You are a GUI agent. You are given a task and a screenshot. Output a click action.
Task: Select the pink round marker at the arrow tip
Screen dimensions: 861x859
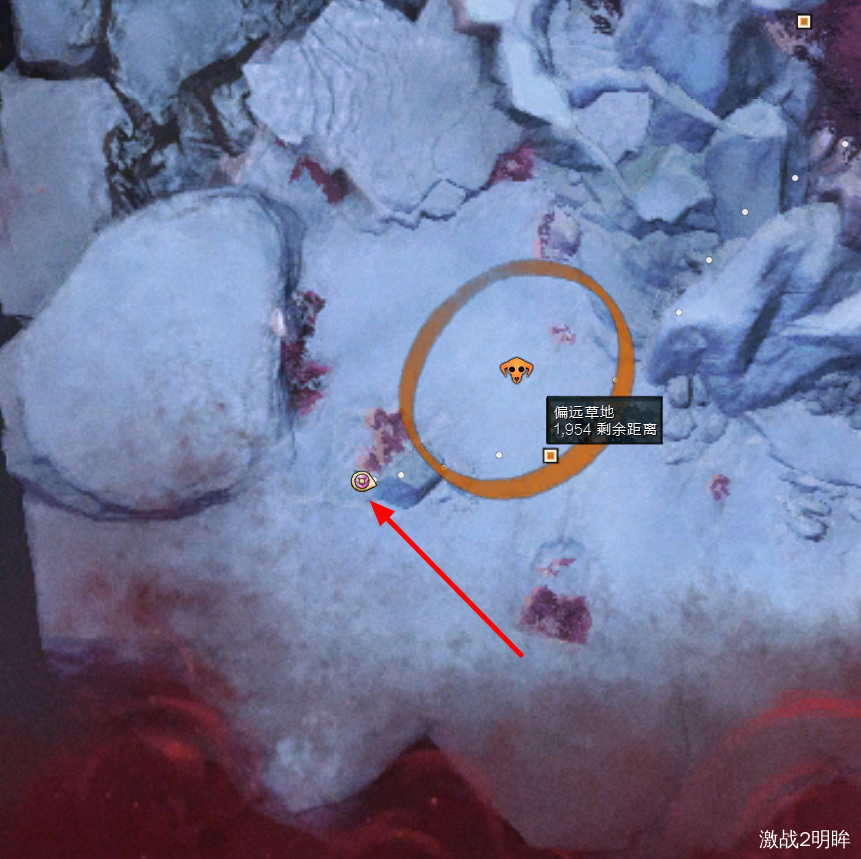coord(363,482)
